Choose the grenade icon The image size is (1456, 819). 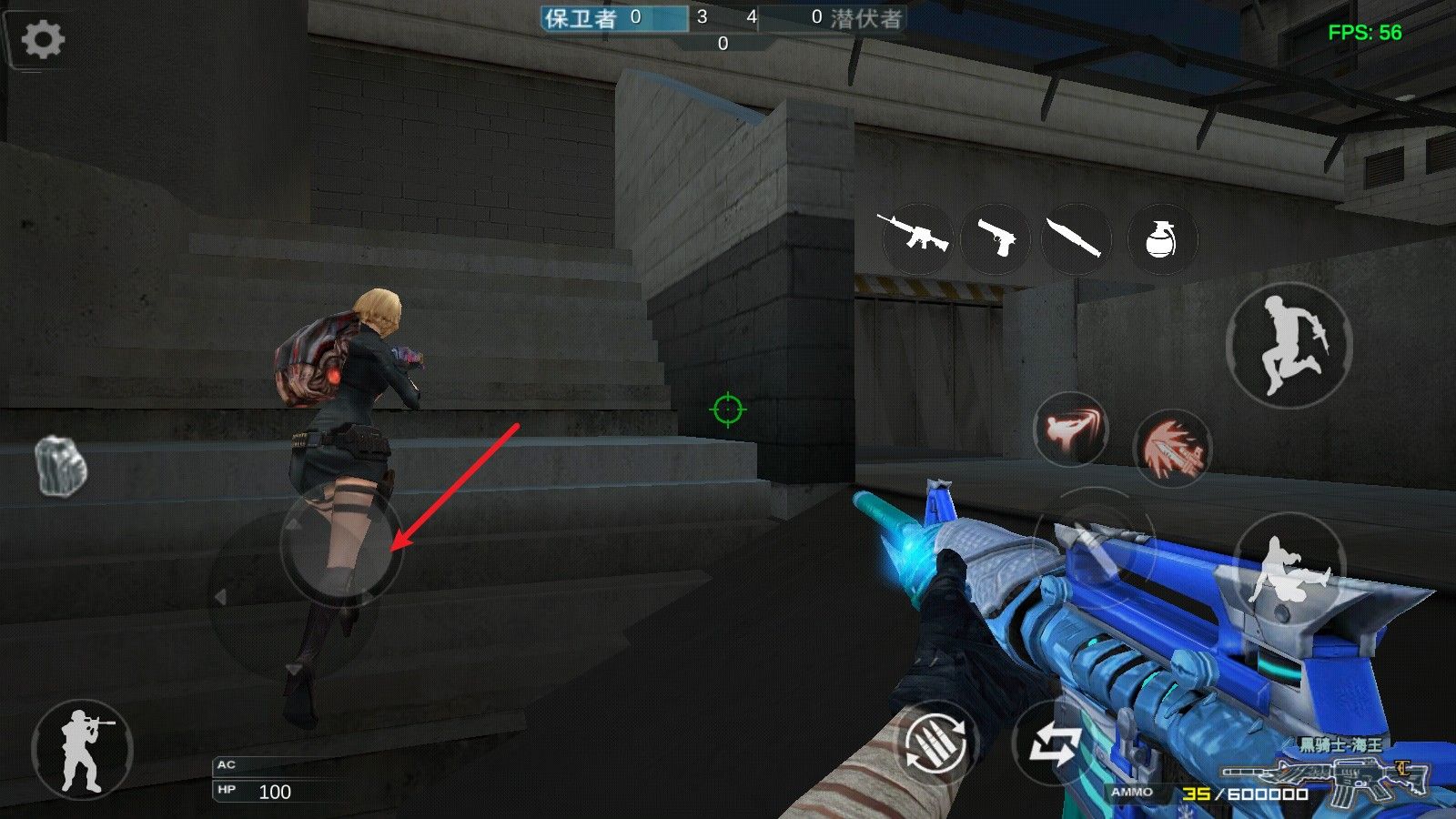click(x=1160, y=239)
